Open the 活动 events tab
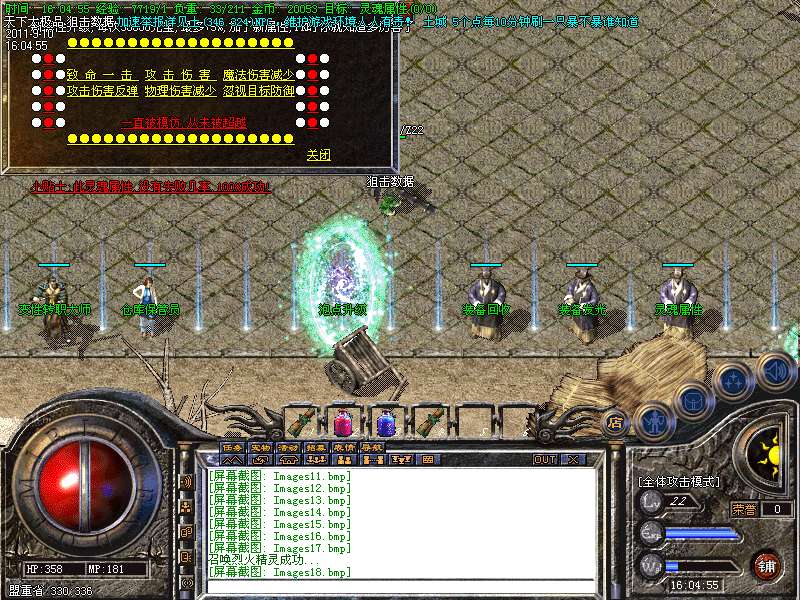Image resolution: width=800 pixels, height=600 pixels. pos(288,447)
